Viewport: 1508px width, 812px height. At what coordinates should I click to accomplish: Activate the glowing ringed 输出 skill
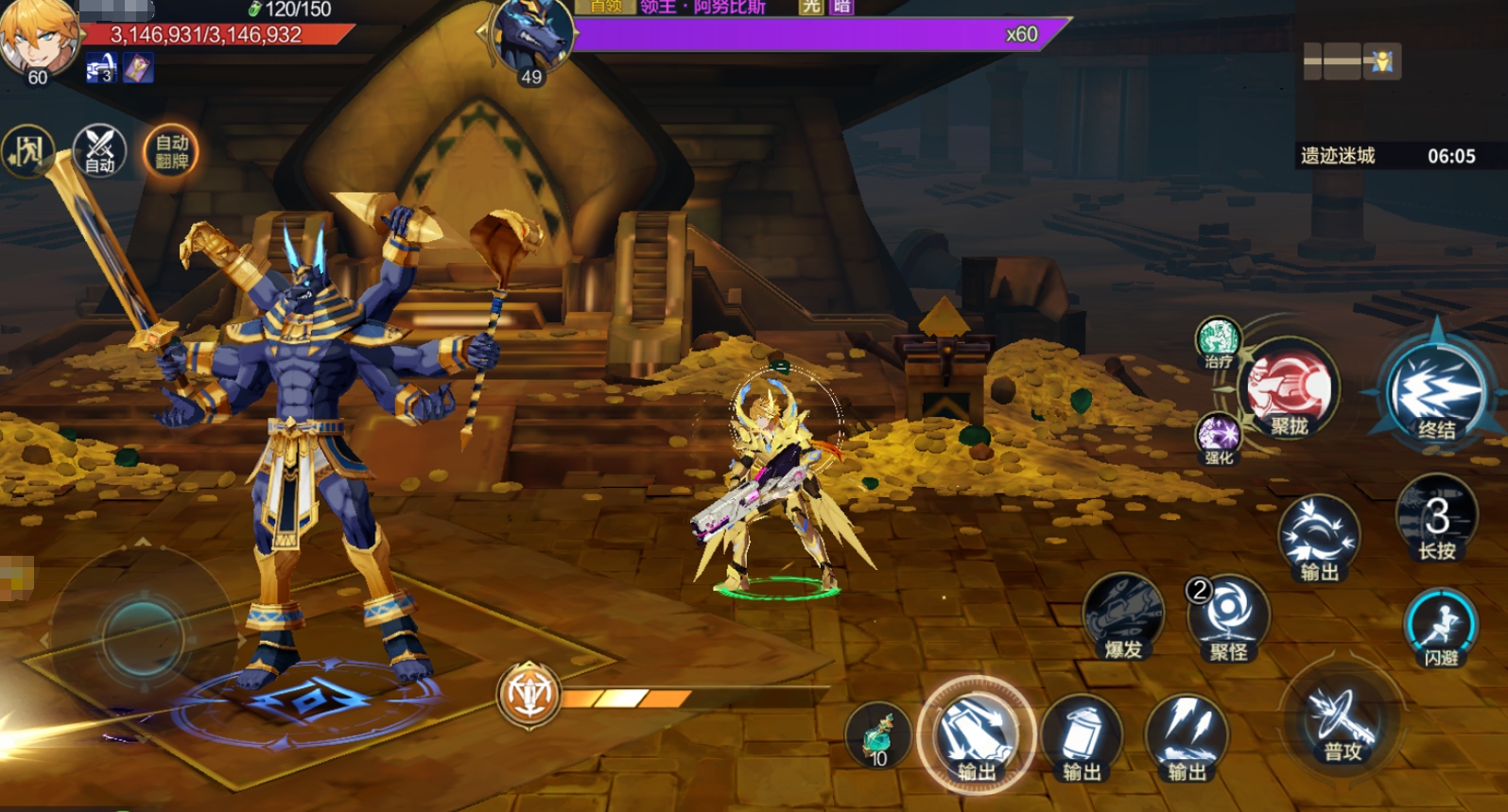[976, 738]
